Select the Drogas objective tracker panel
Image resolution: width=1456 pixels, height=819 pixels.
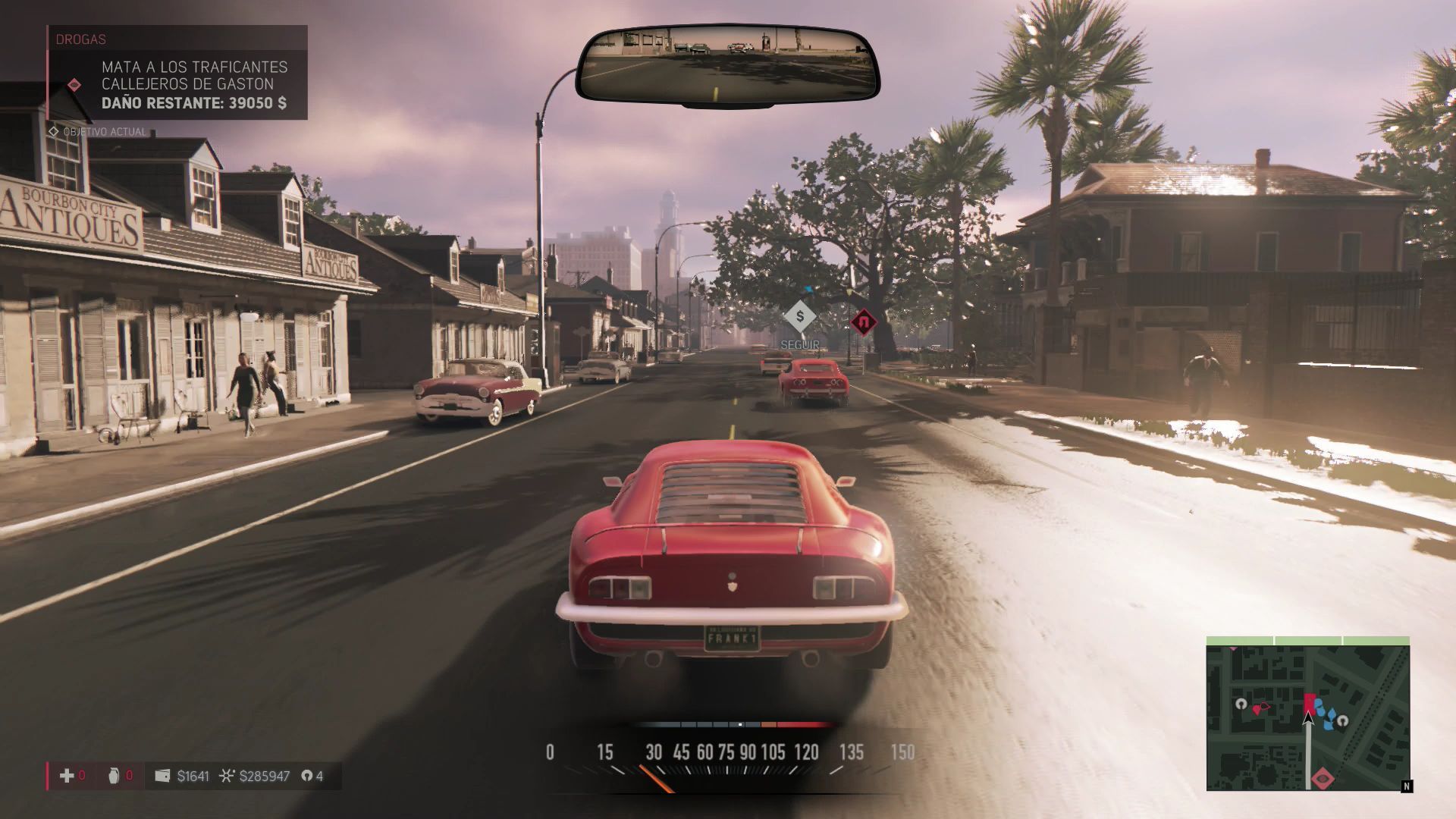click(x=177, y=73)
